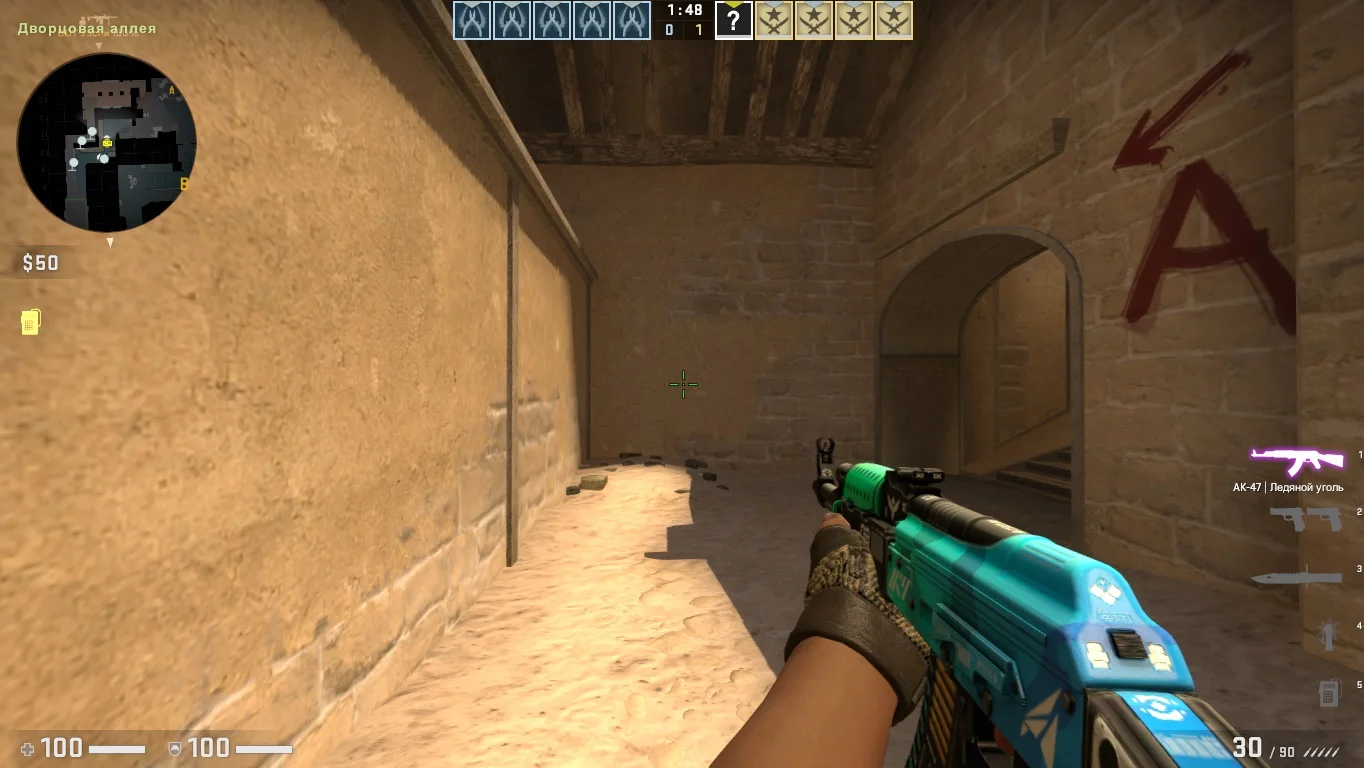Select the grenade slot icon
Viewport: 1364px width, 768px height.
coord(1329,634)
